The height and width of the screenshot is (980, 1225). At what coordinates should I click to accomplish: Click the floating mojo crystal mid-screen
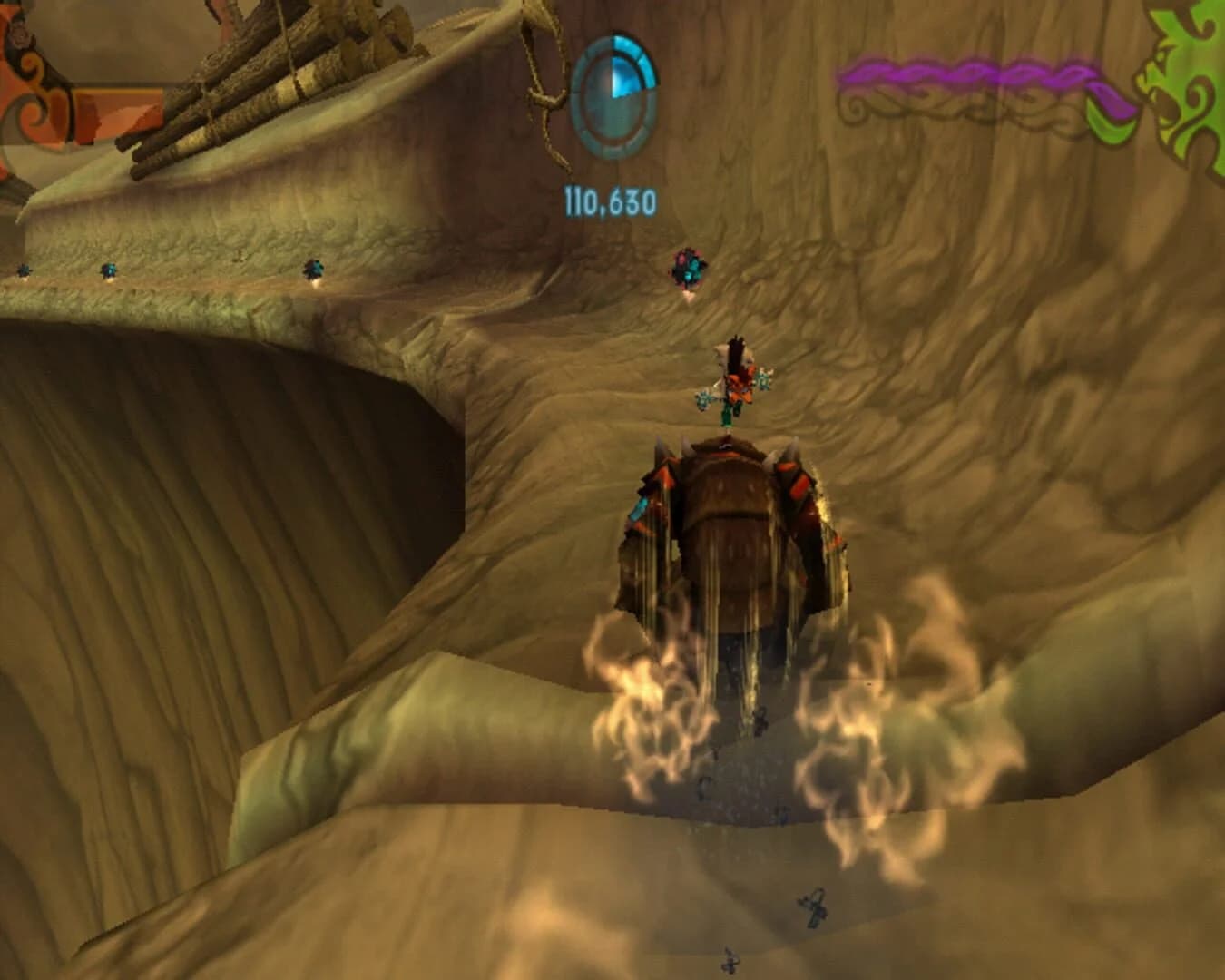[x=690, y=266]
